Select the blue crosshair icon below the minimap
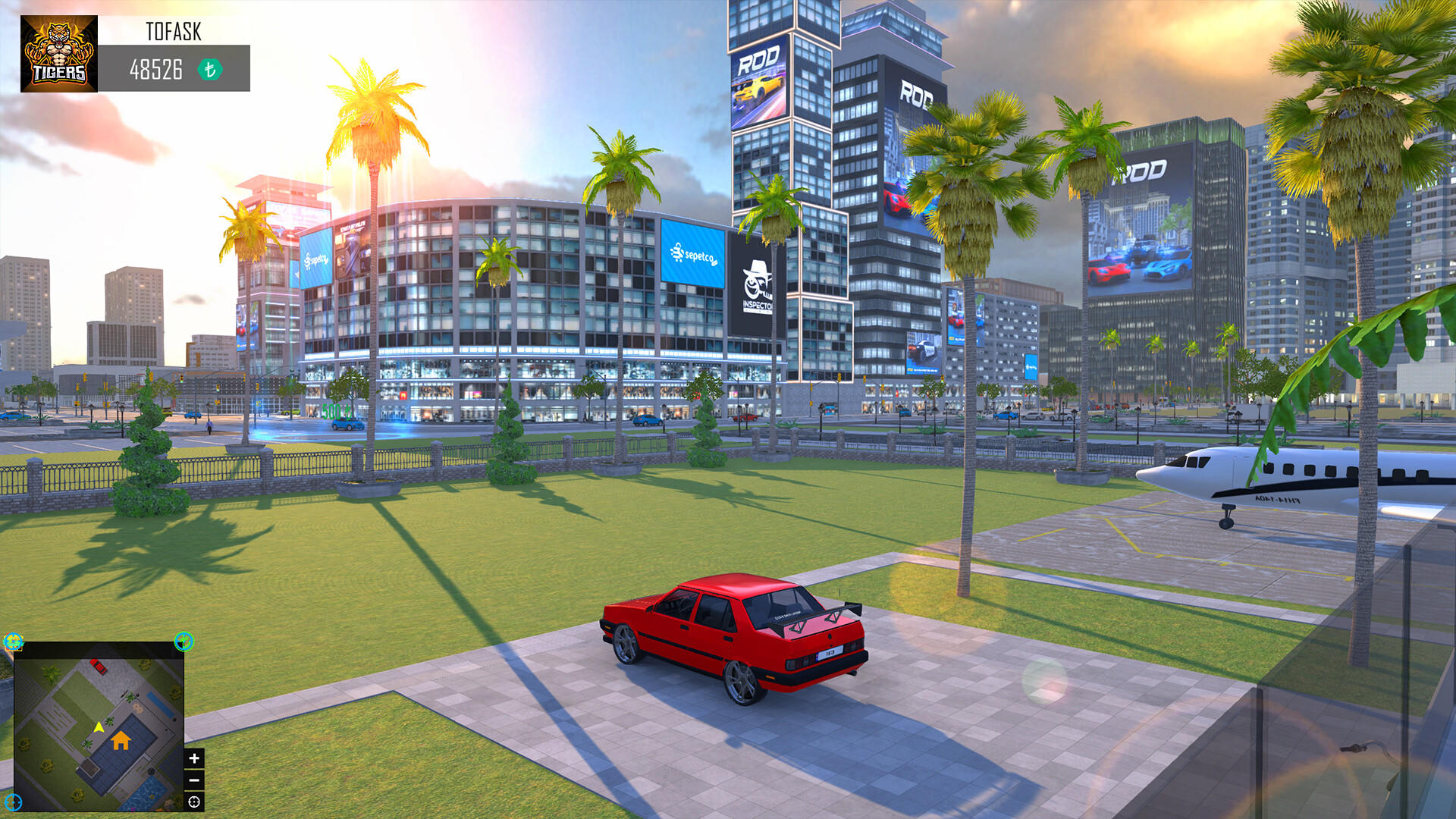Image resolution: width=1456 pixels, height=819 pixels. tap(13, 802)
